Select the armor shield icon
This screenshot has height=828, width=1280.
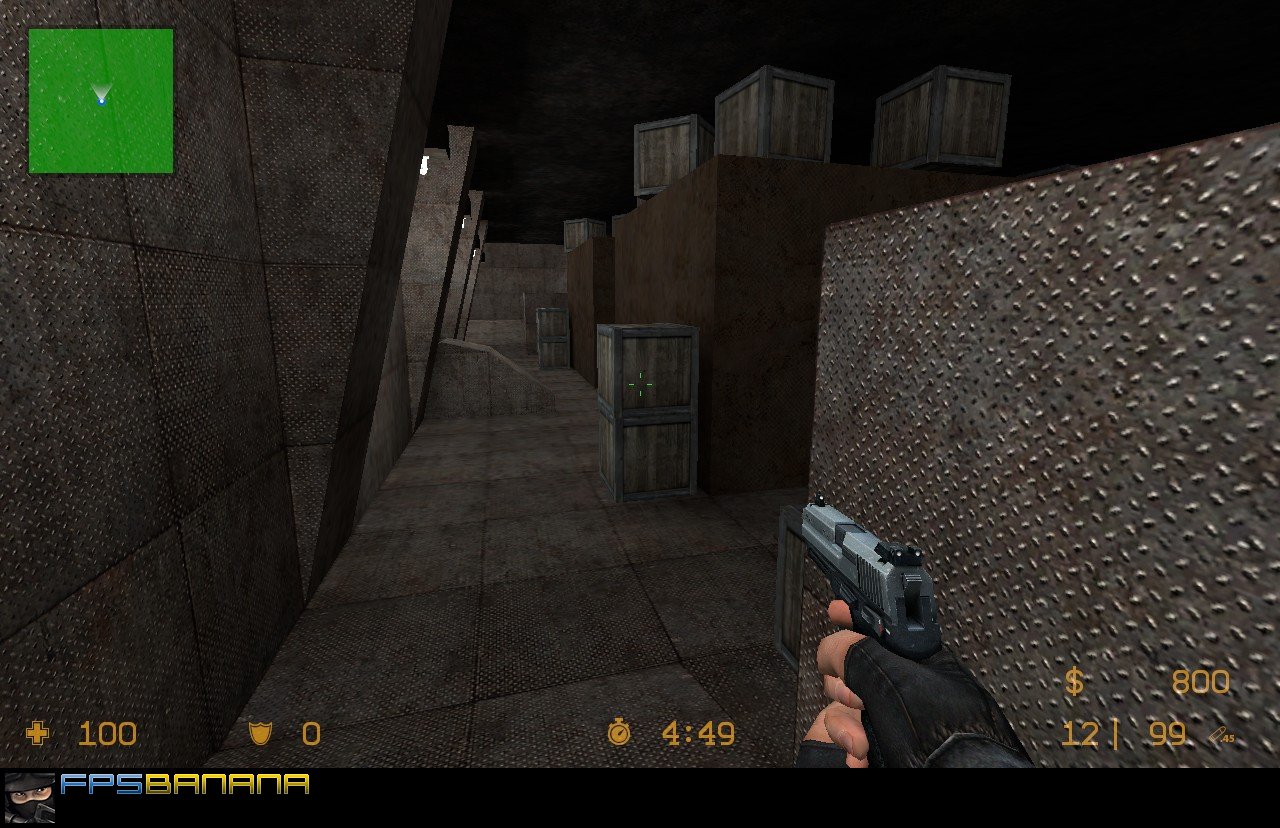tap(258, 733)
